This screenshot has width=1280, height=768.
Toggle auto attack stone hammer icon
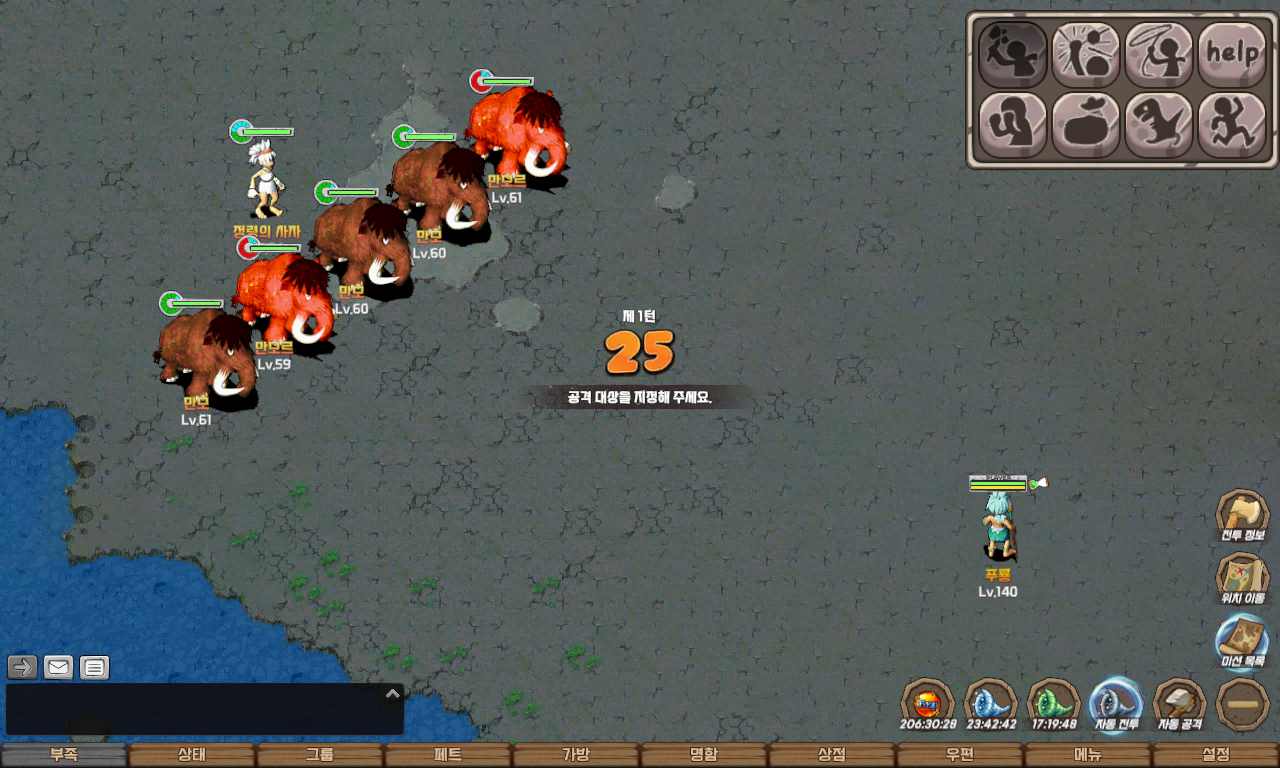pyautogui.click(x=1180, y=703)
